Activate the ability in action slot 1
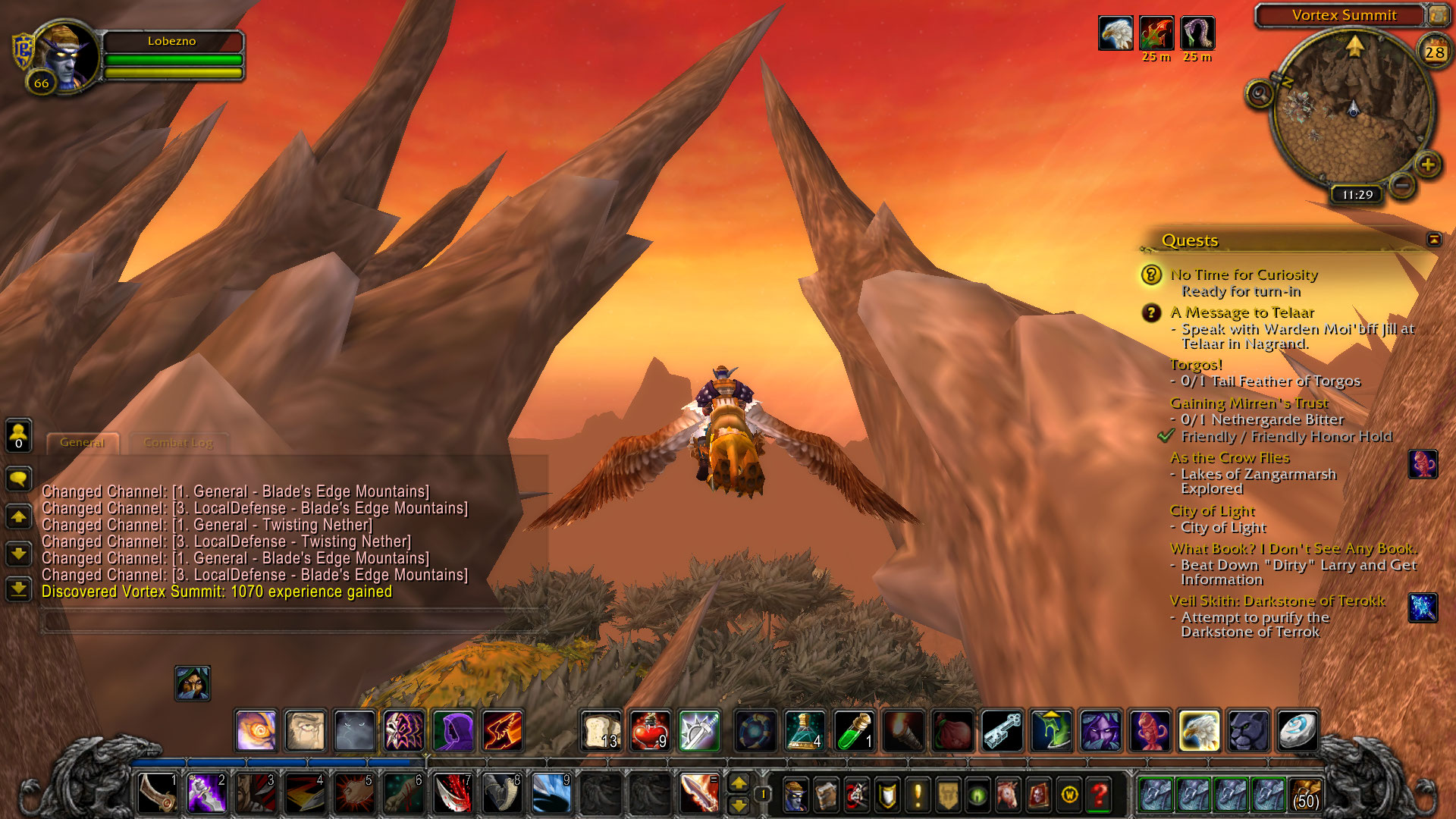The height and width of the screenshot is (819, 1456). click(158, 793)
